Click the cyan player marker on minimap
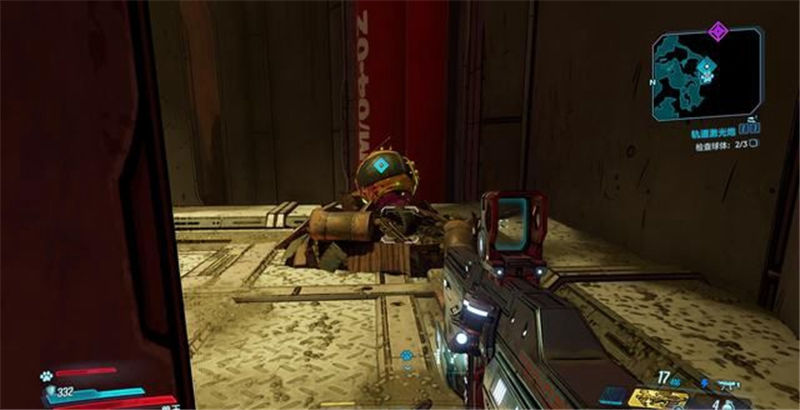 point(707,69)
